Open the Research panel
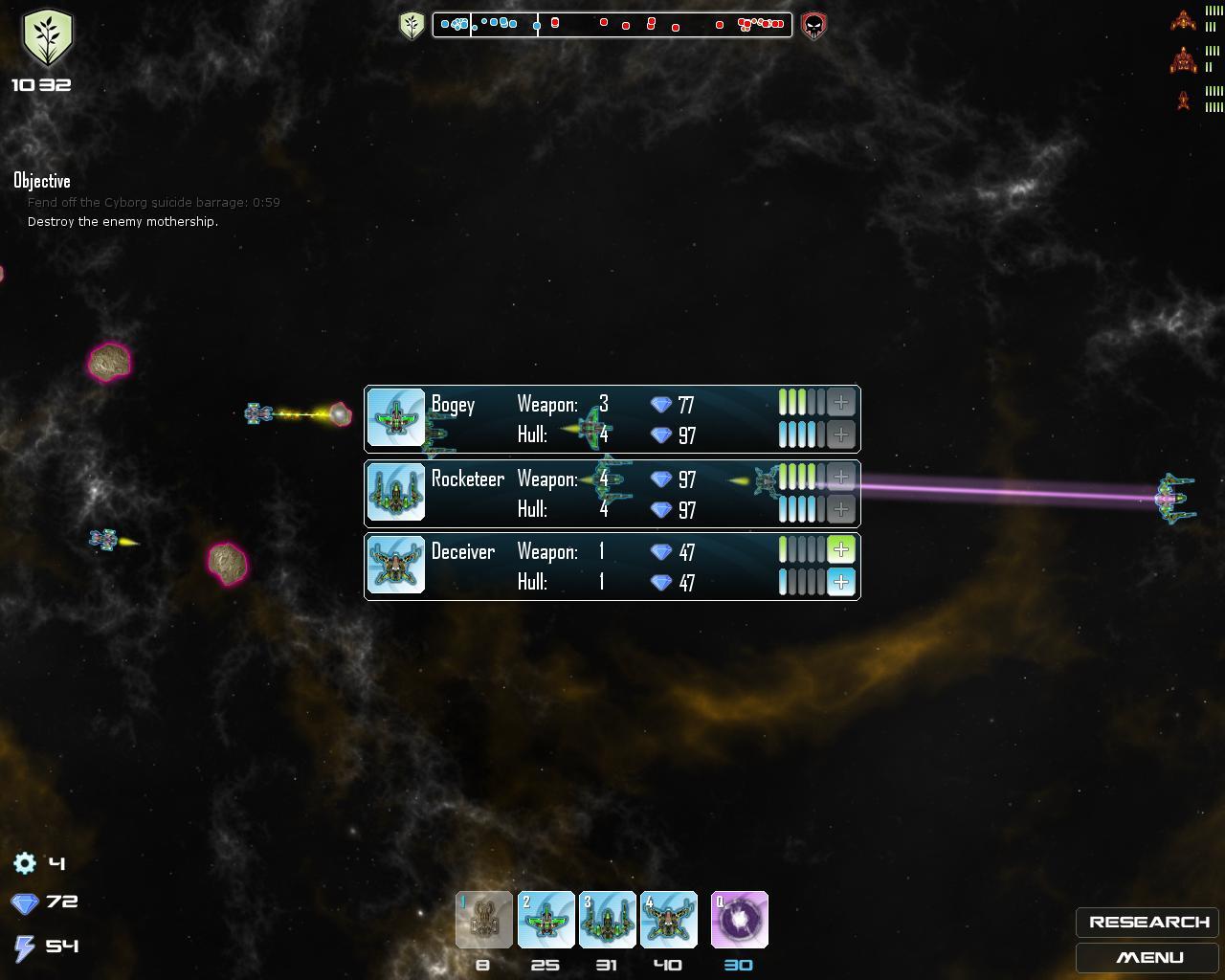Viewport: 1225px width, 980px height. 1147,922
